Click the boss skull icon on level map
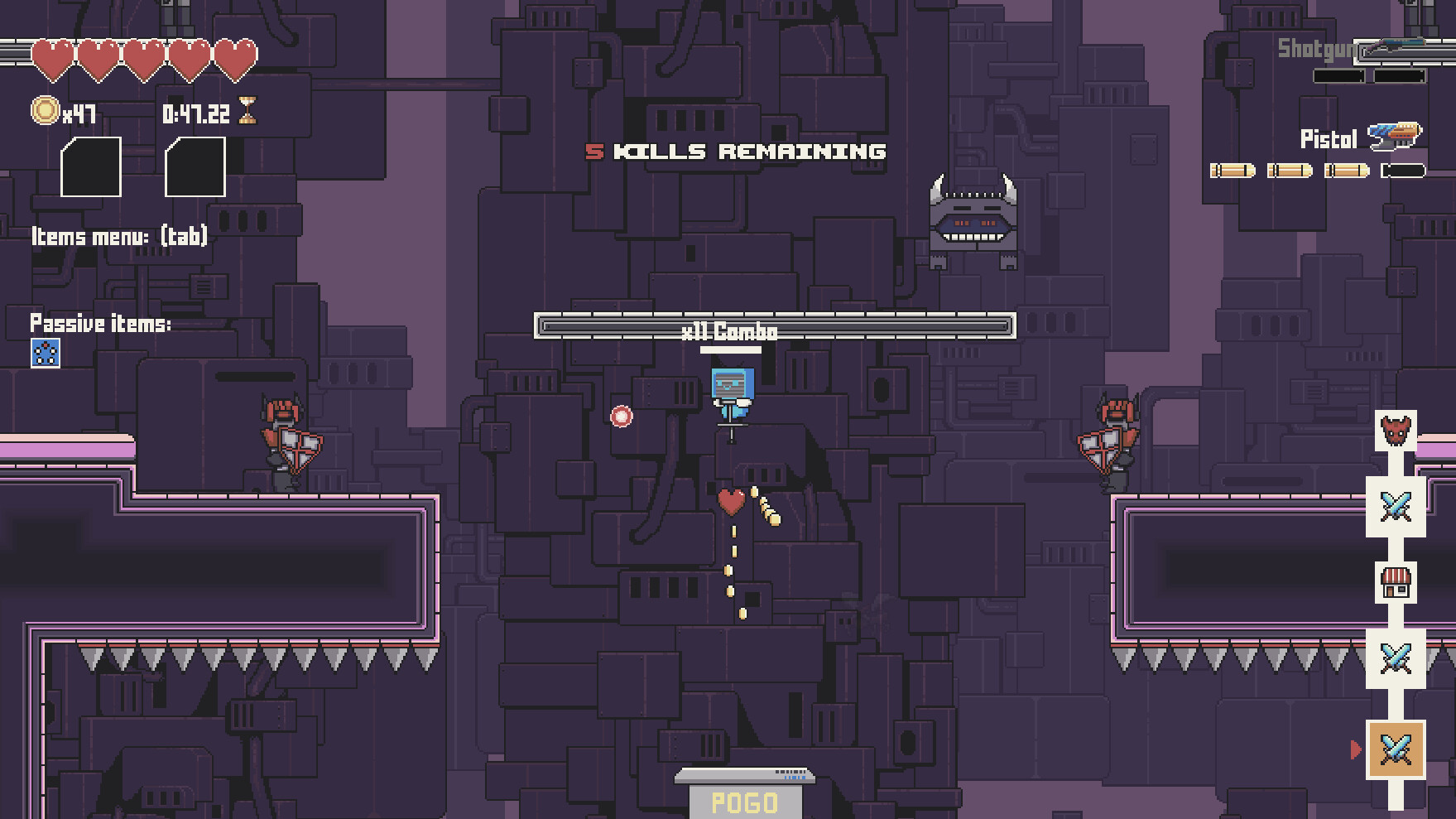The width and height of the screenshot is (1456, 819). click(x=1395, y=431)
